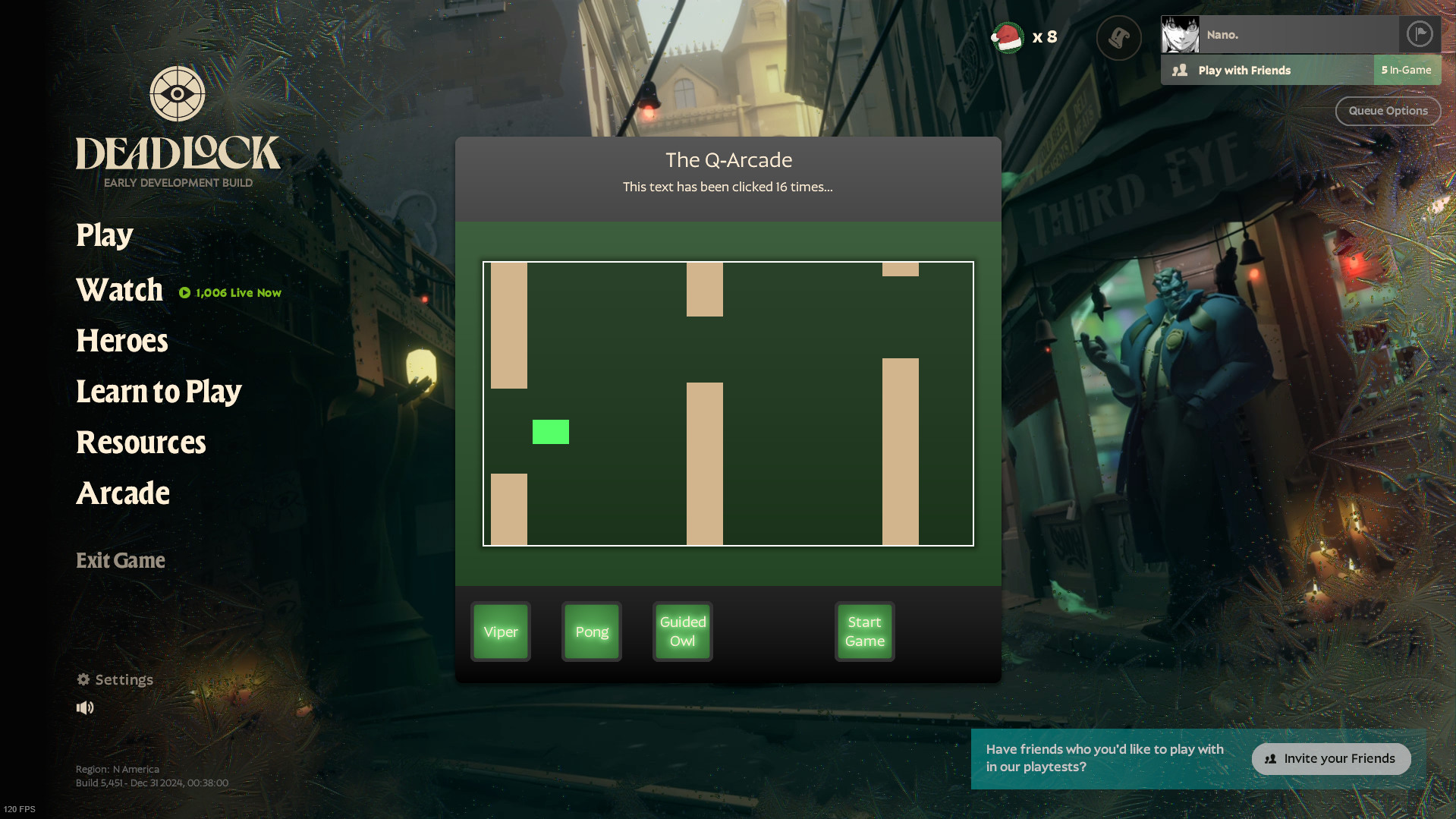Mute the game audio via speaker icon
1456x819 pixels.
click(x=85, y=707)
